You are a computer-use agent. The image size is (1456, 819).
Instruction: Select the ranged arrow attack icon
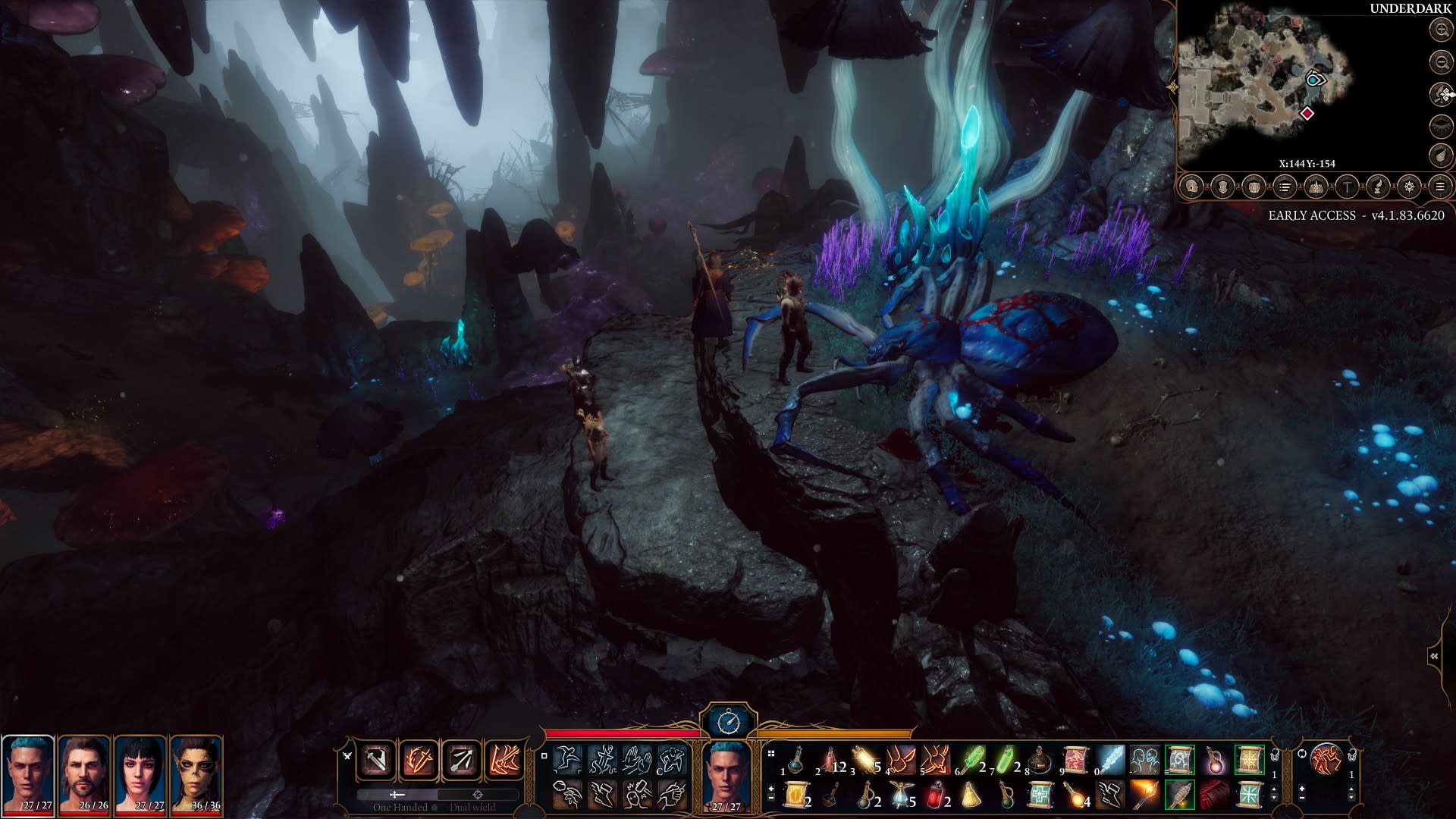[x=461, y=759]
